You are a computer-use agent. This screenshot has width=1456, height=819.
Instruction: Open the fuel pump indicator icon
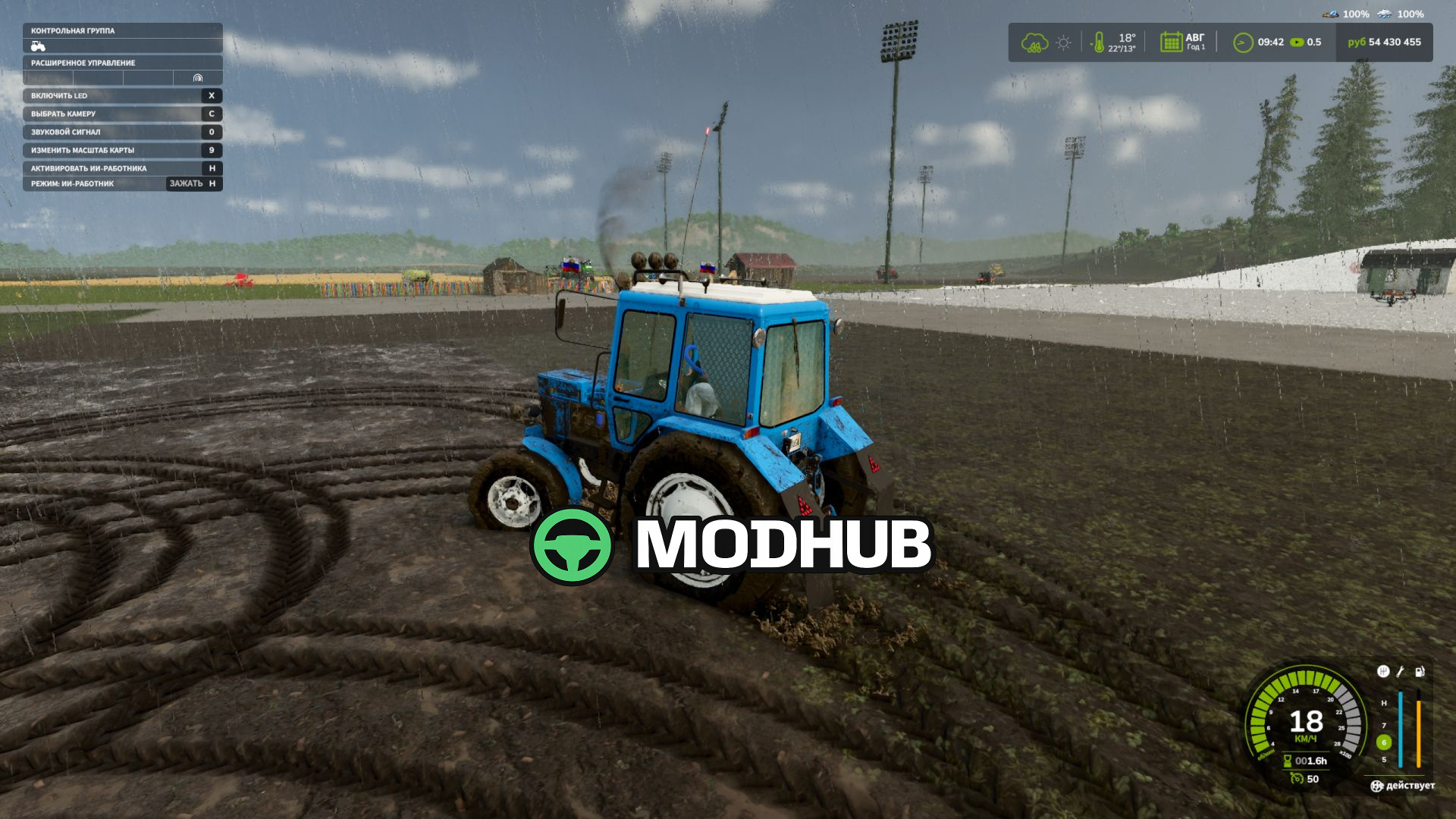[1419, 671]
